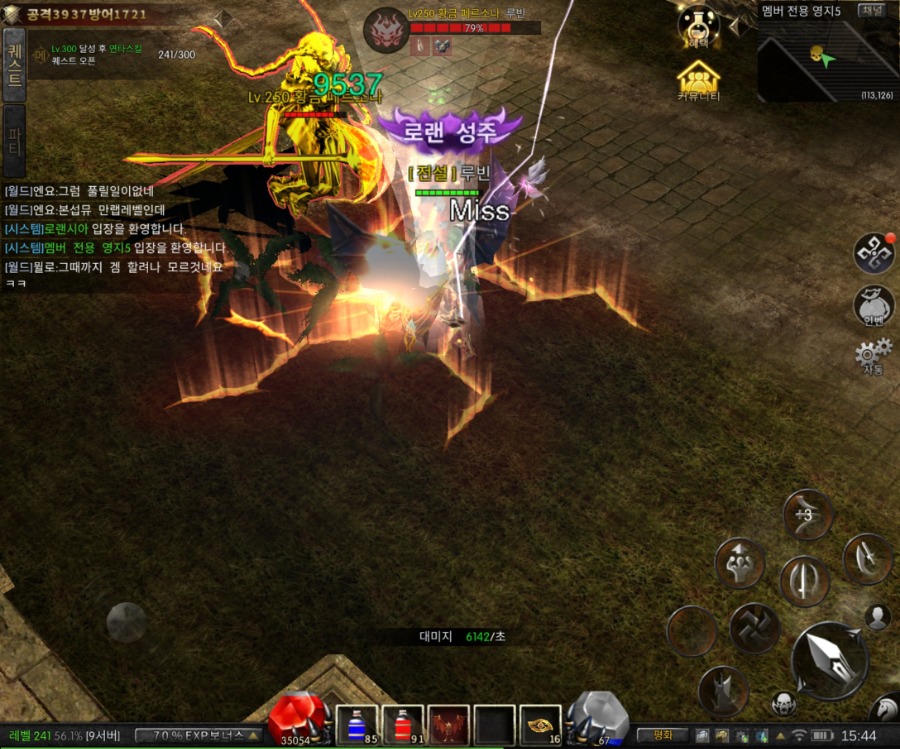
Task: Open the chat log panel
Action: click(115, 237)
